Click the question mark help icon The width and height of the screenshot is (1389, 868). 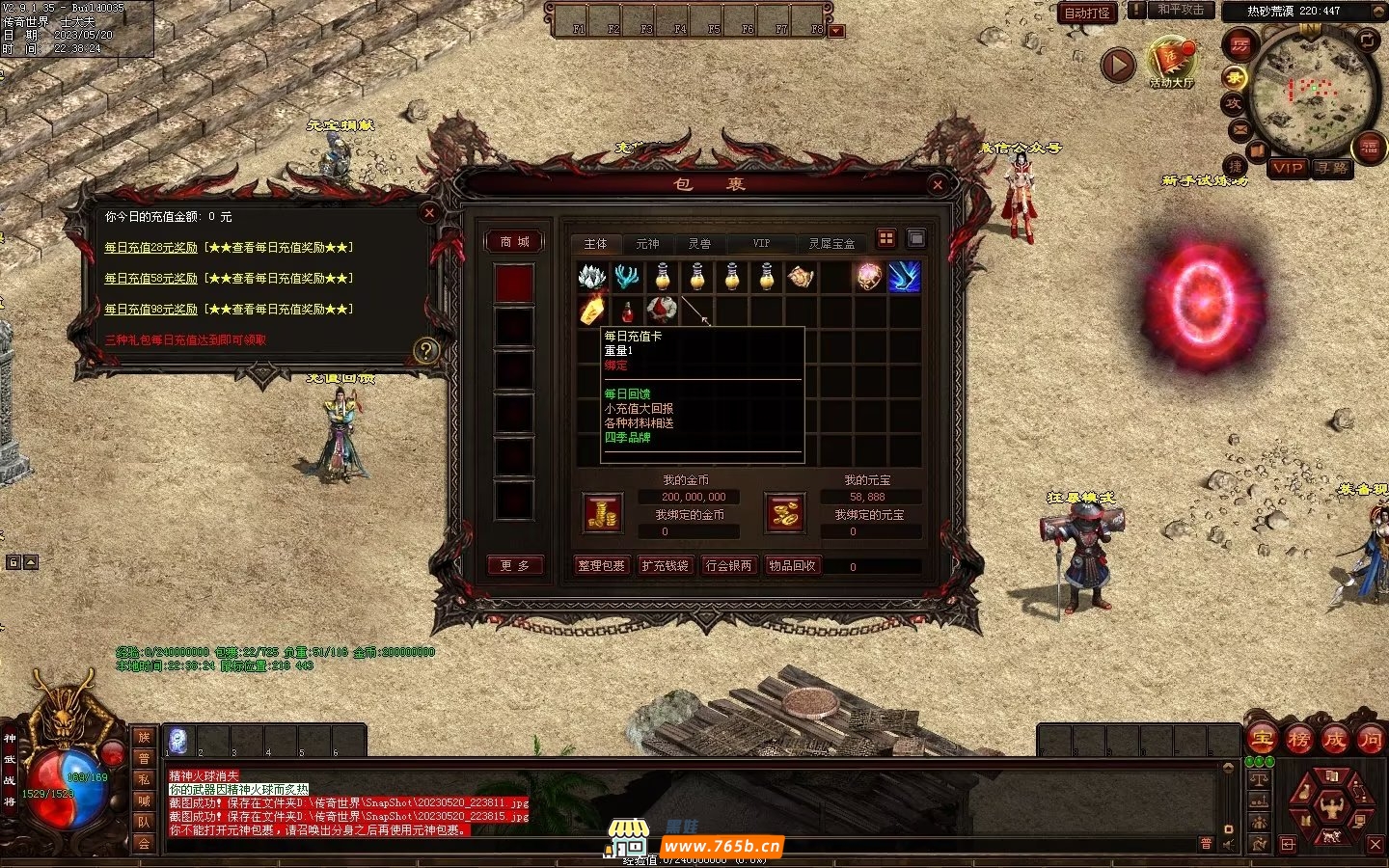click(425, 351)
